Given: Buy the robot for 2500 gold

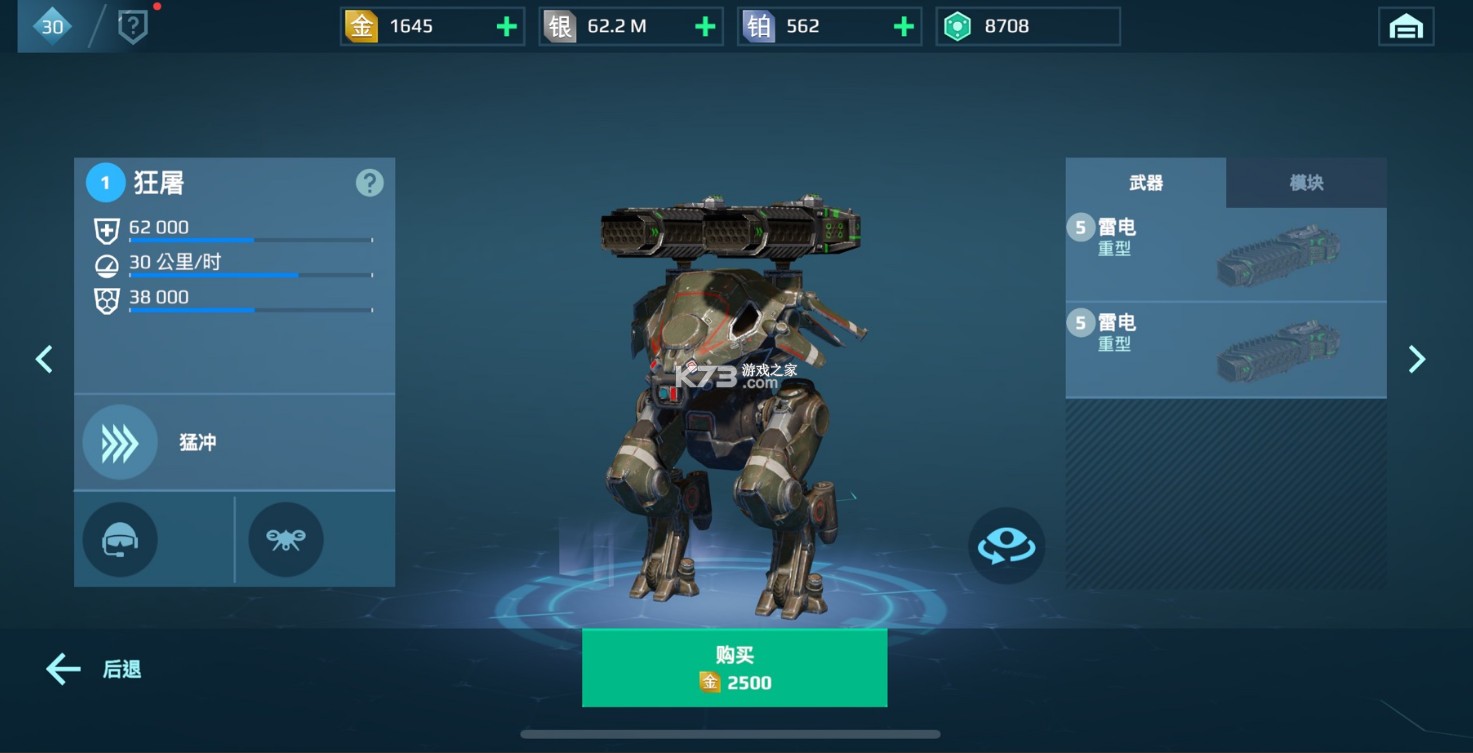Looking at the screenshot, I should pyautogui.click(x=734, y=668).
